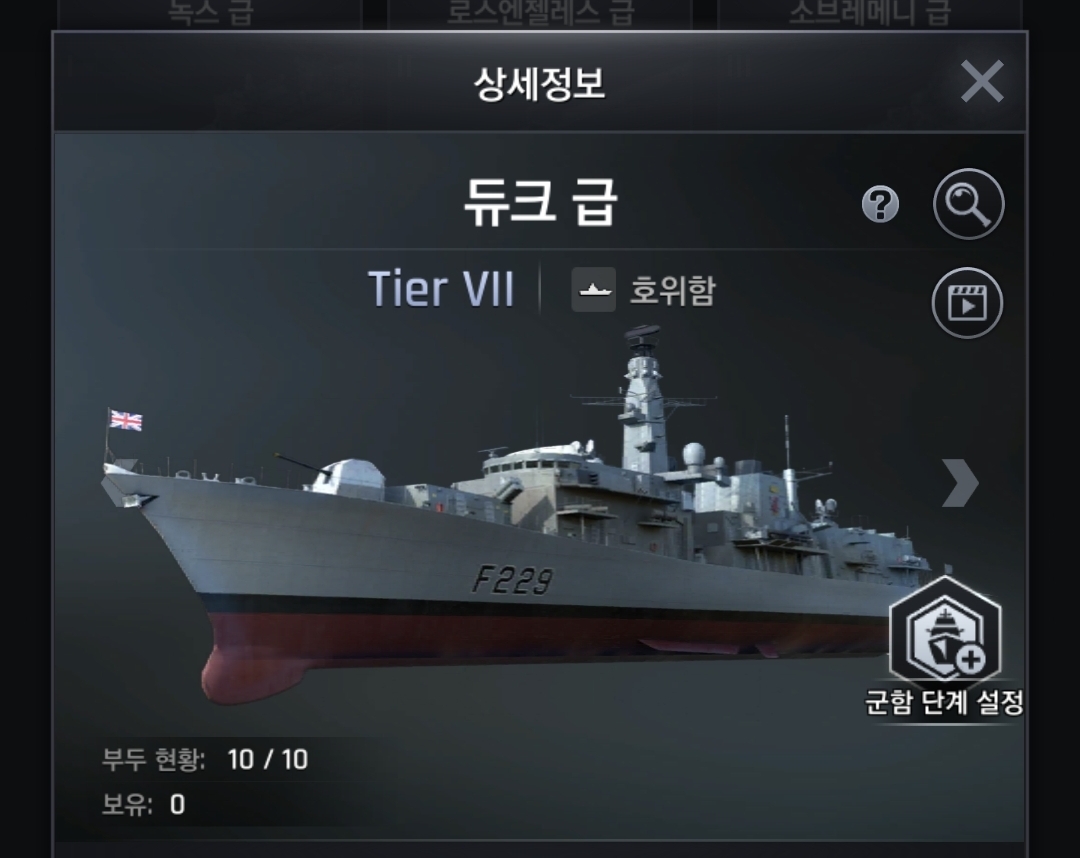This screenshot has width=1080, height=858.
Task: Play the ship preview video
Action: pos(967,302)
